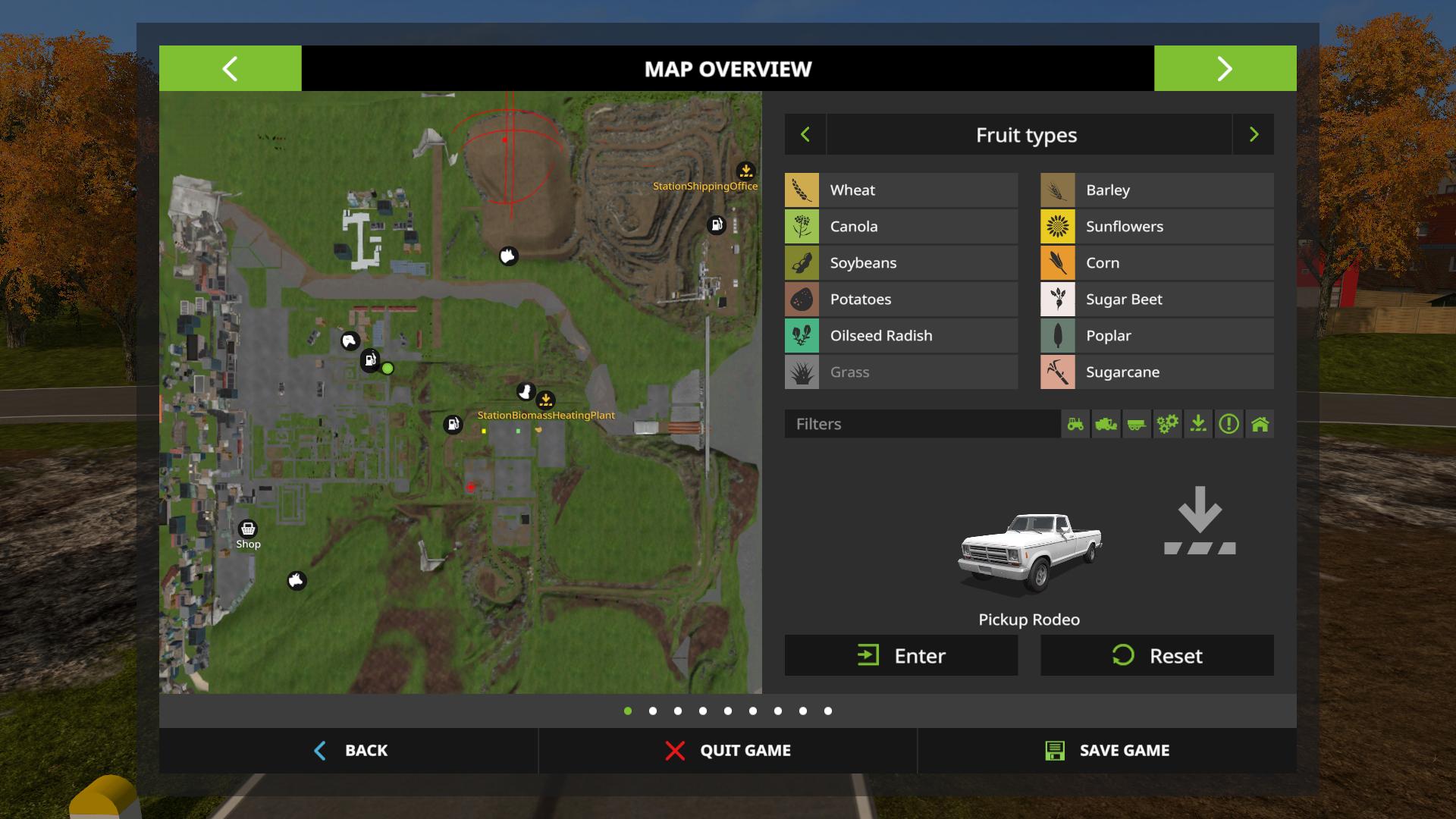Toggle the Wheat fruit type filter

pos(901,190)
